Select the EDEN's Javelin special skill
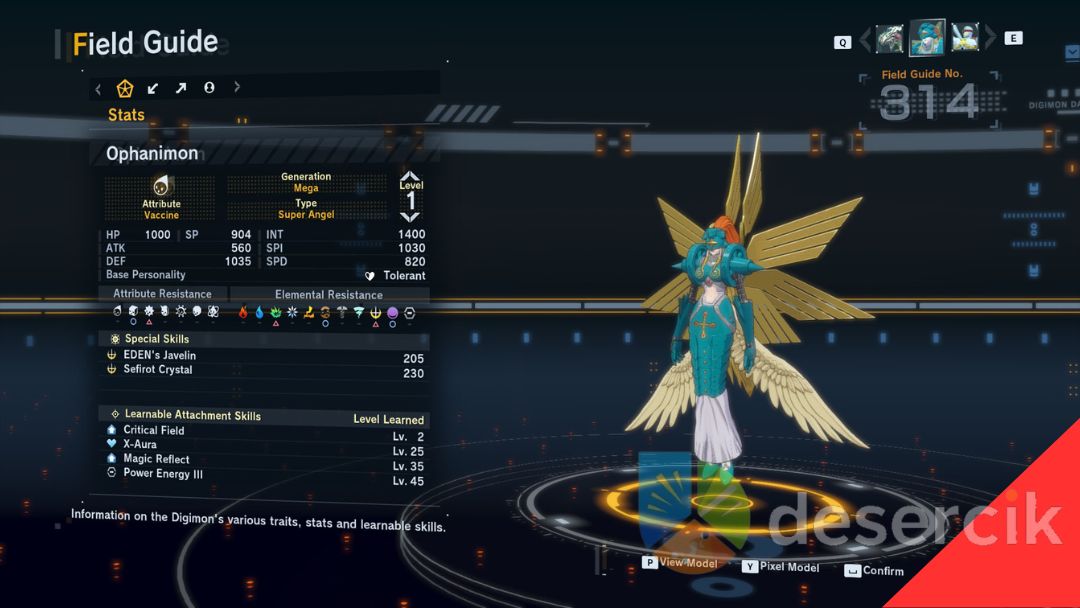 tap(160, 355)
